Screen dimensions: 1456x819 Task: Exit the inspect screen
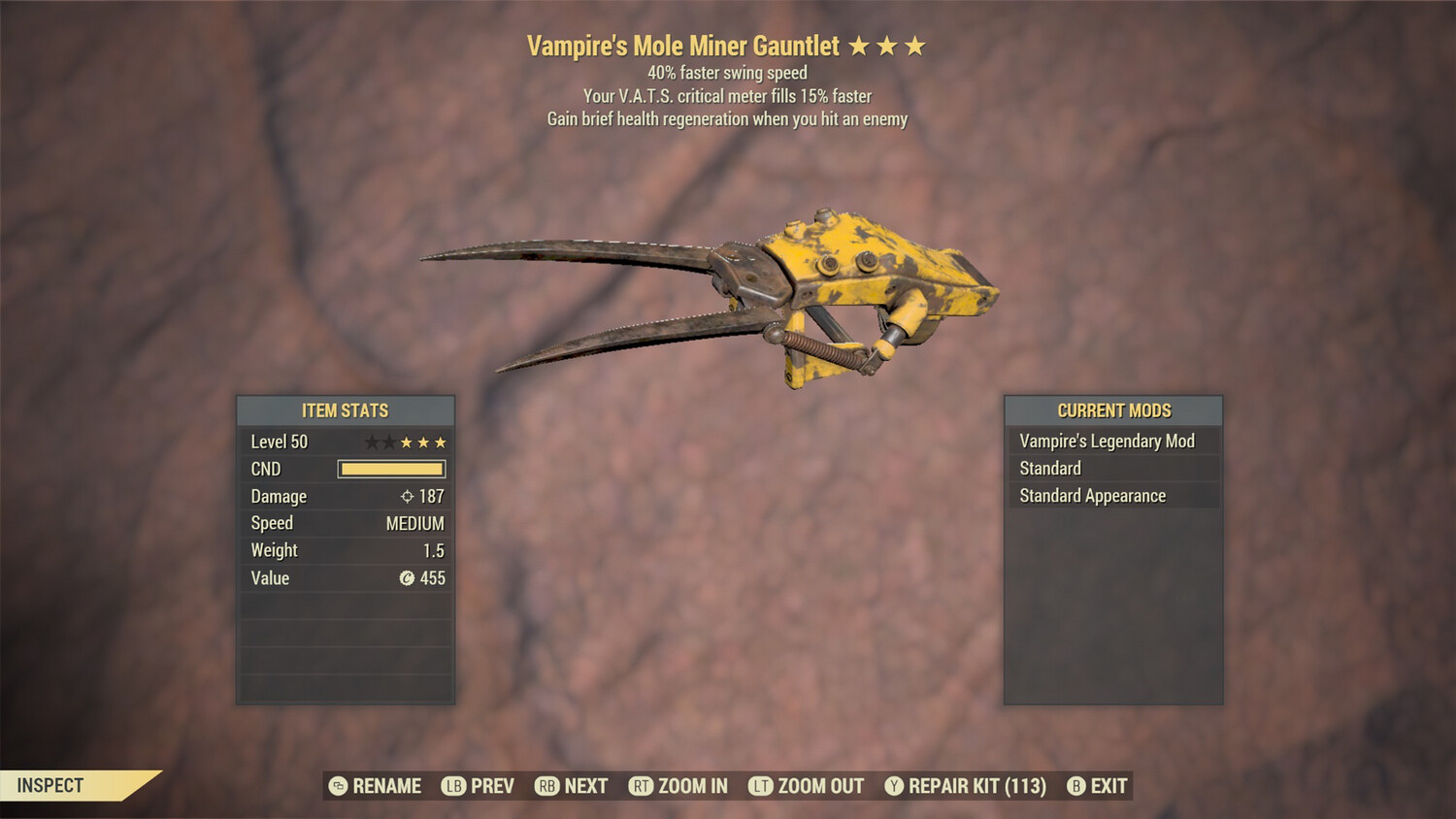click(1098, 786)
